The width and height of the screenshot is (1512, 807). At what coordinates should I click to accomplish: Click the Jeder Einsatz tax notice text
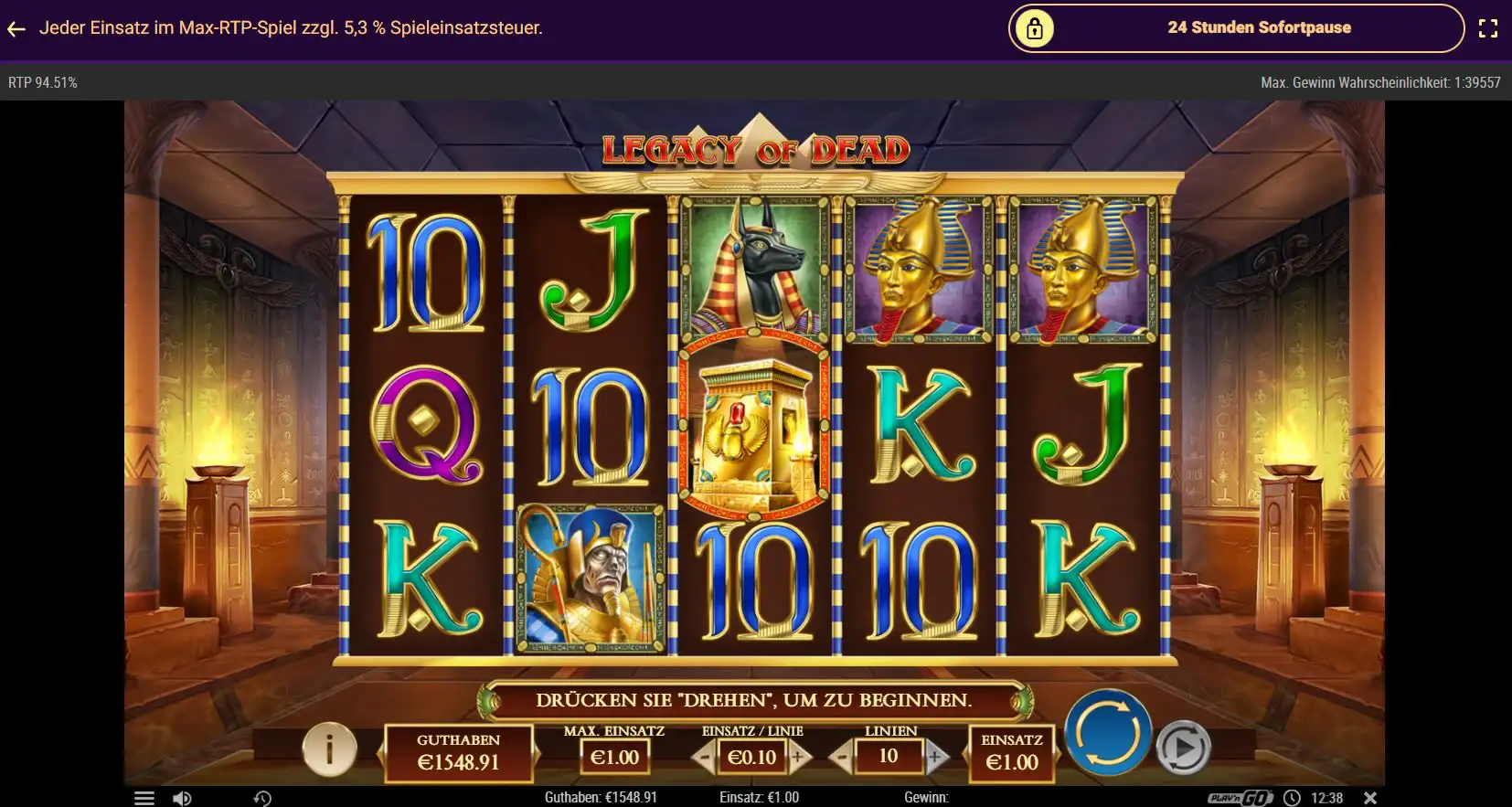291,27
